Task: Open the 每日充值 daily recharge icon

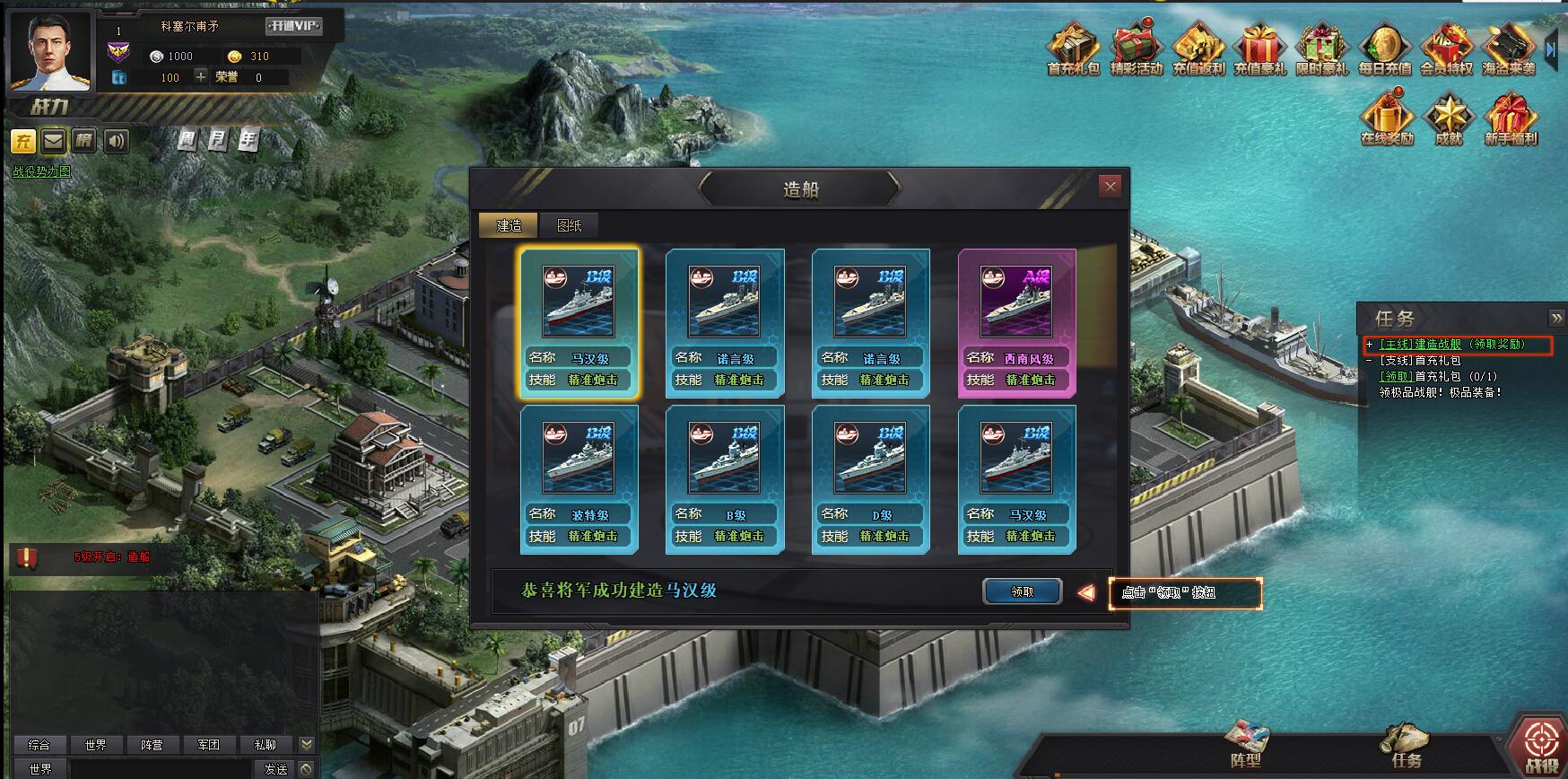Action: tap(1384, 49)
